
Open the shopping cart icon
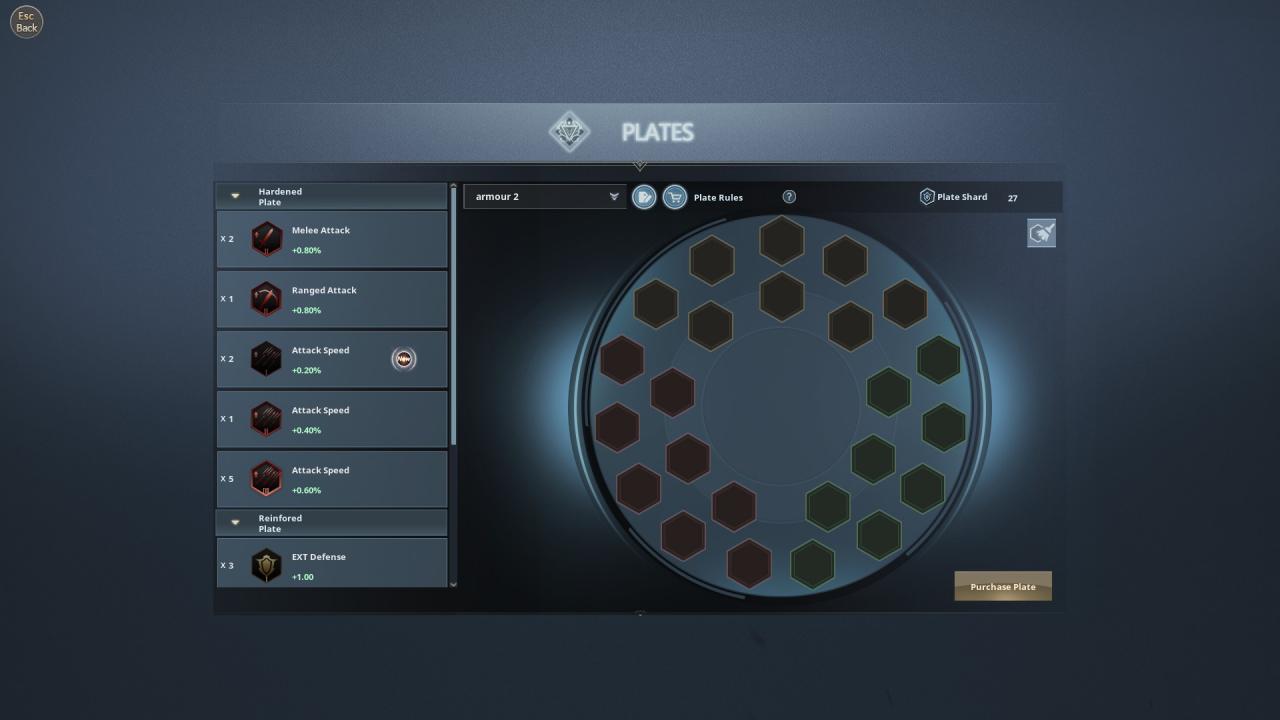tap(675, 197)
